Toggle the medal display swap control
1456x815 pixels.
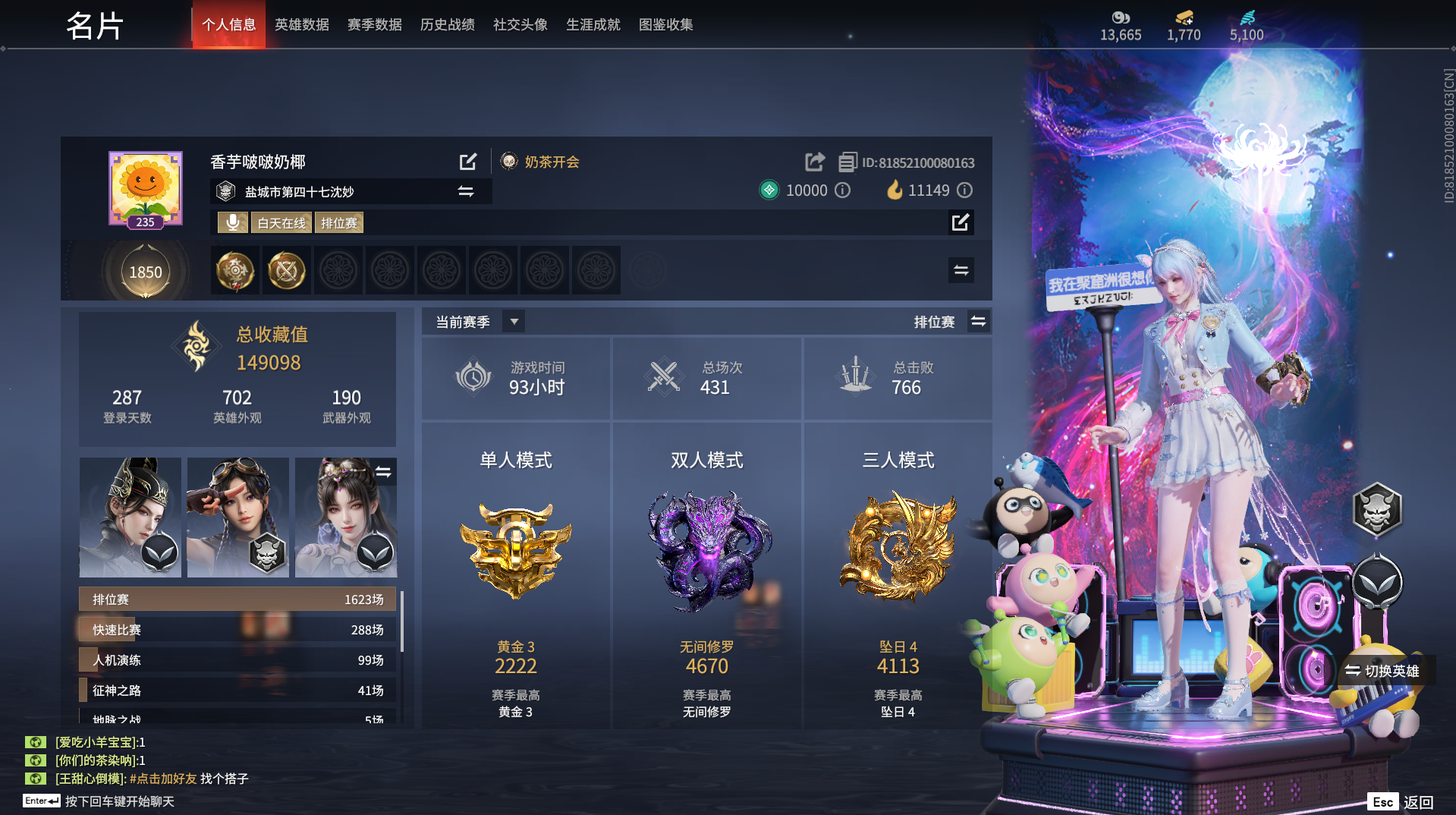961,270
